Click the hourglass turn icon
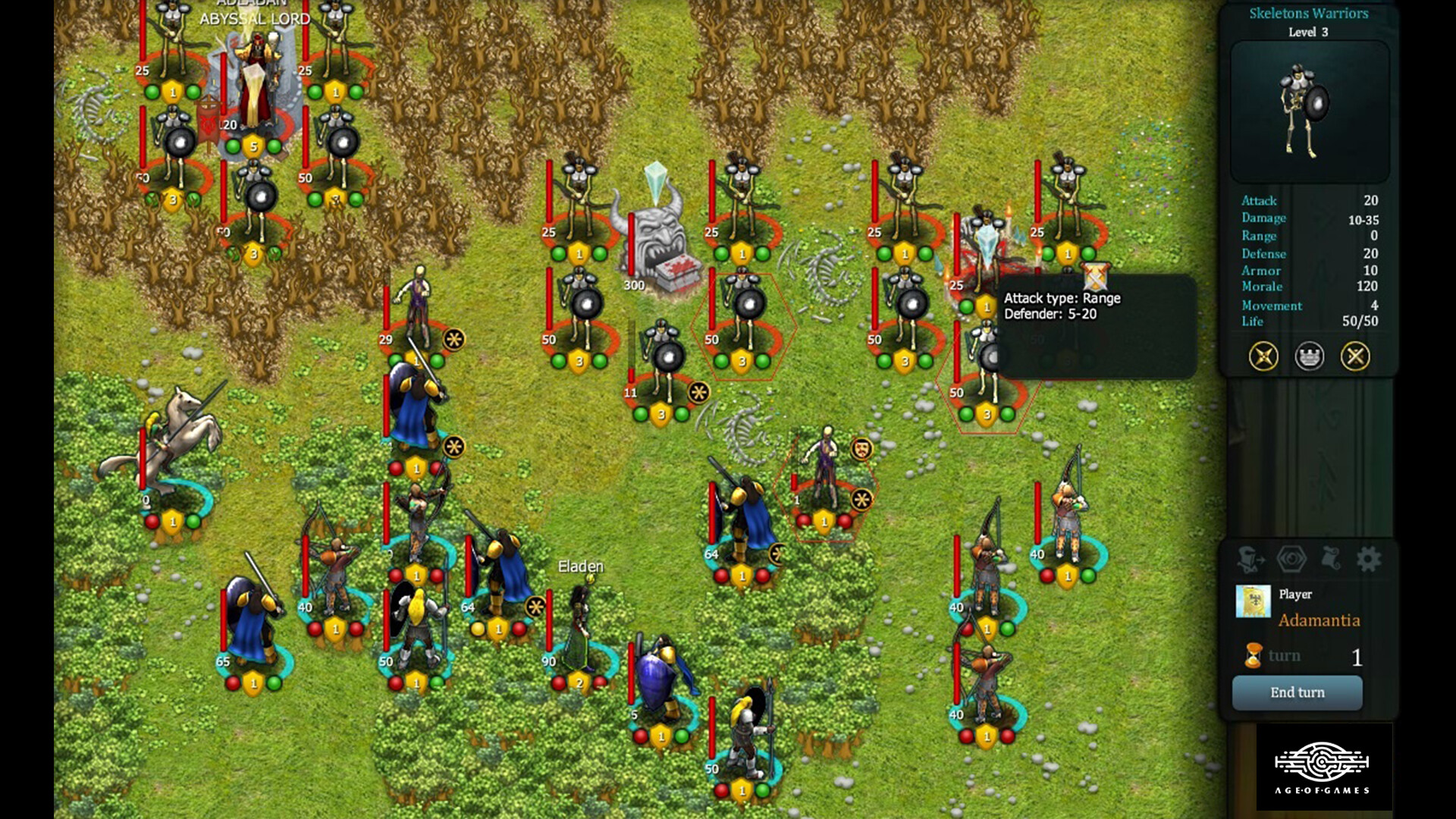Viewport: 1456px width, 819px height. coord(1254,655)
